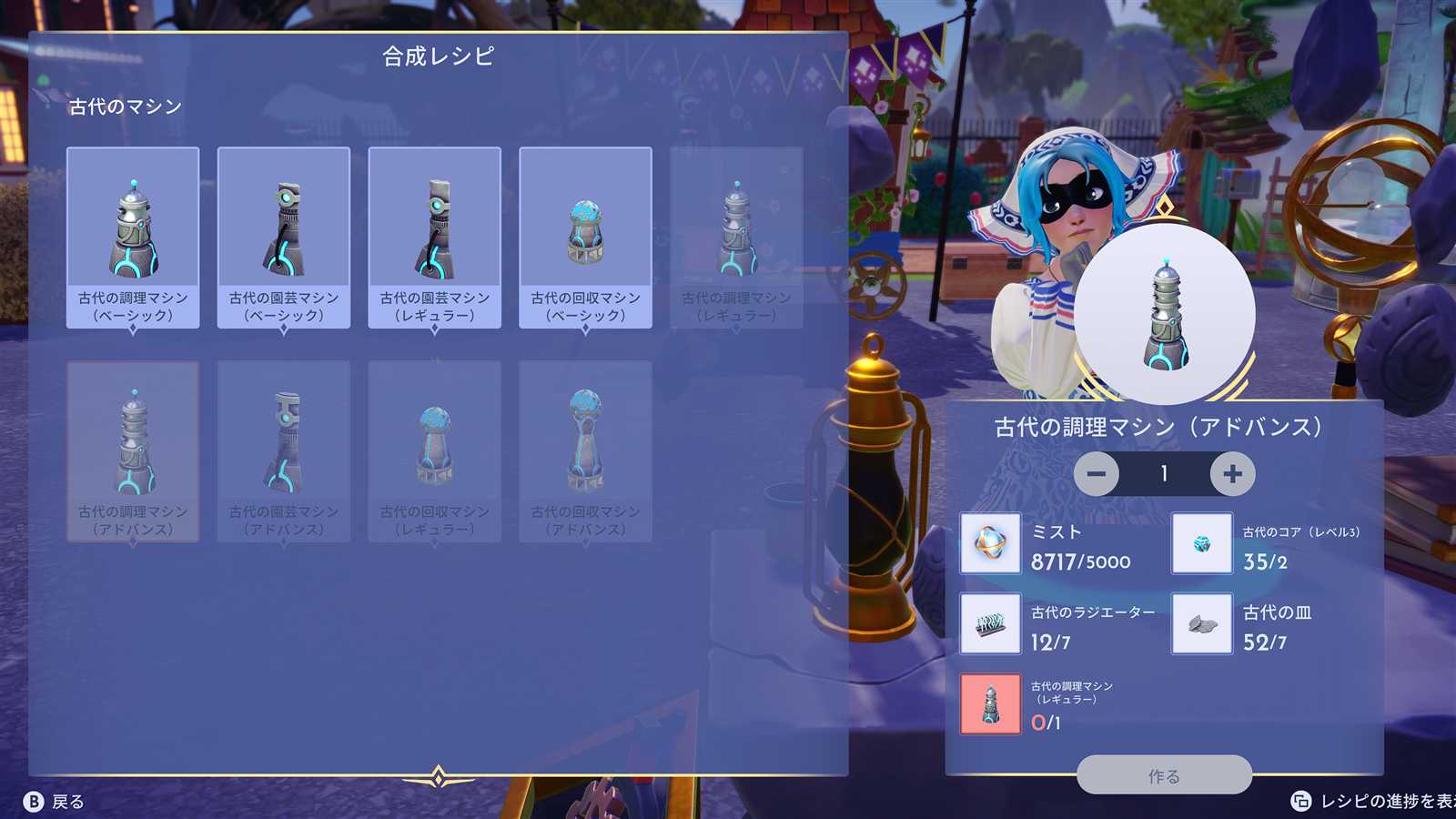Select 古代の調理マシン（ベーシック） recipe
The width and height of the screenshot is (1456, 819).
pyautogui.click(x=133, y=237)
